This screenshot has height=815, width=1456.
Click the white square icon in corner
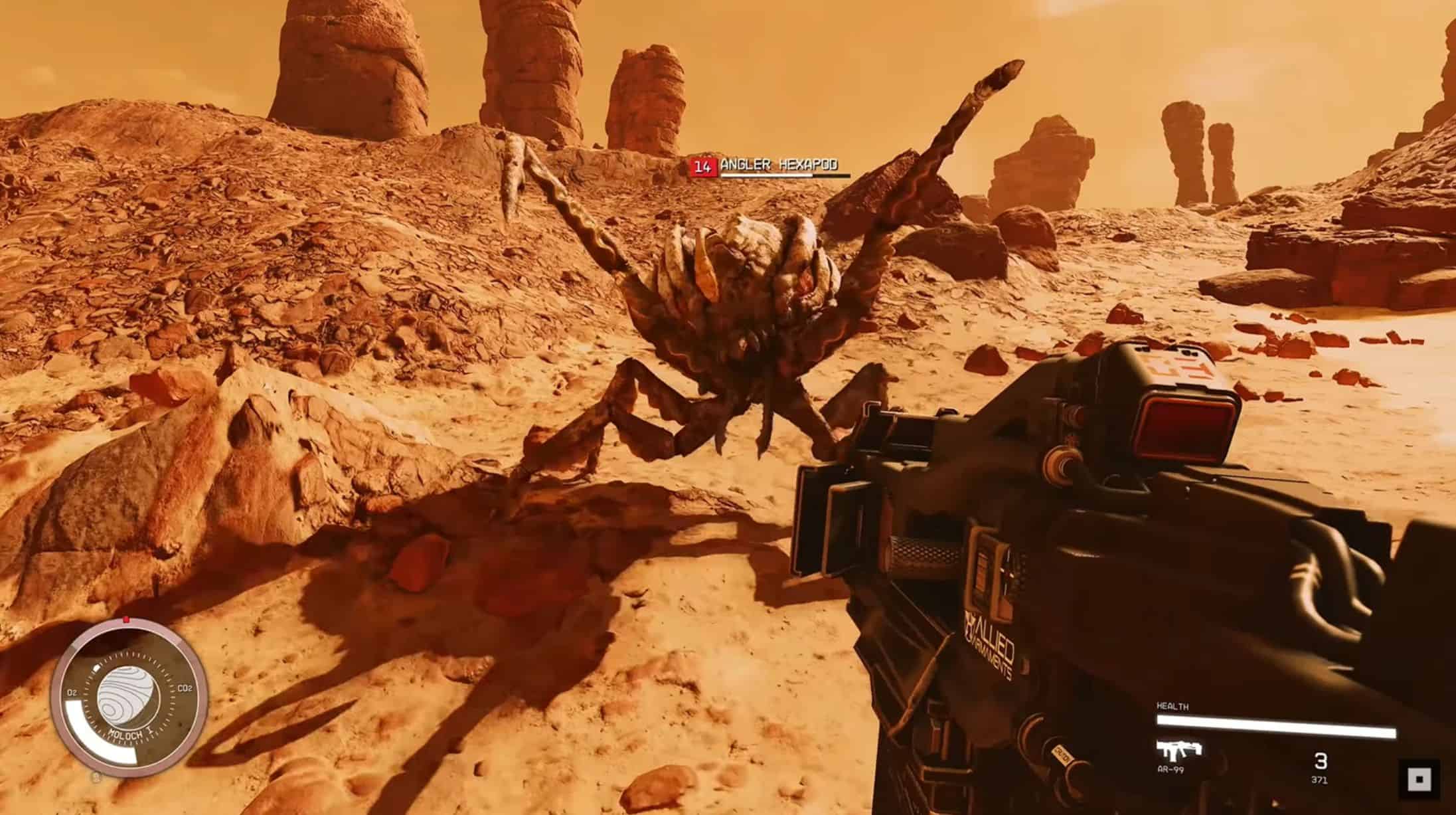coord(1419,779)
